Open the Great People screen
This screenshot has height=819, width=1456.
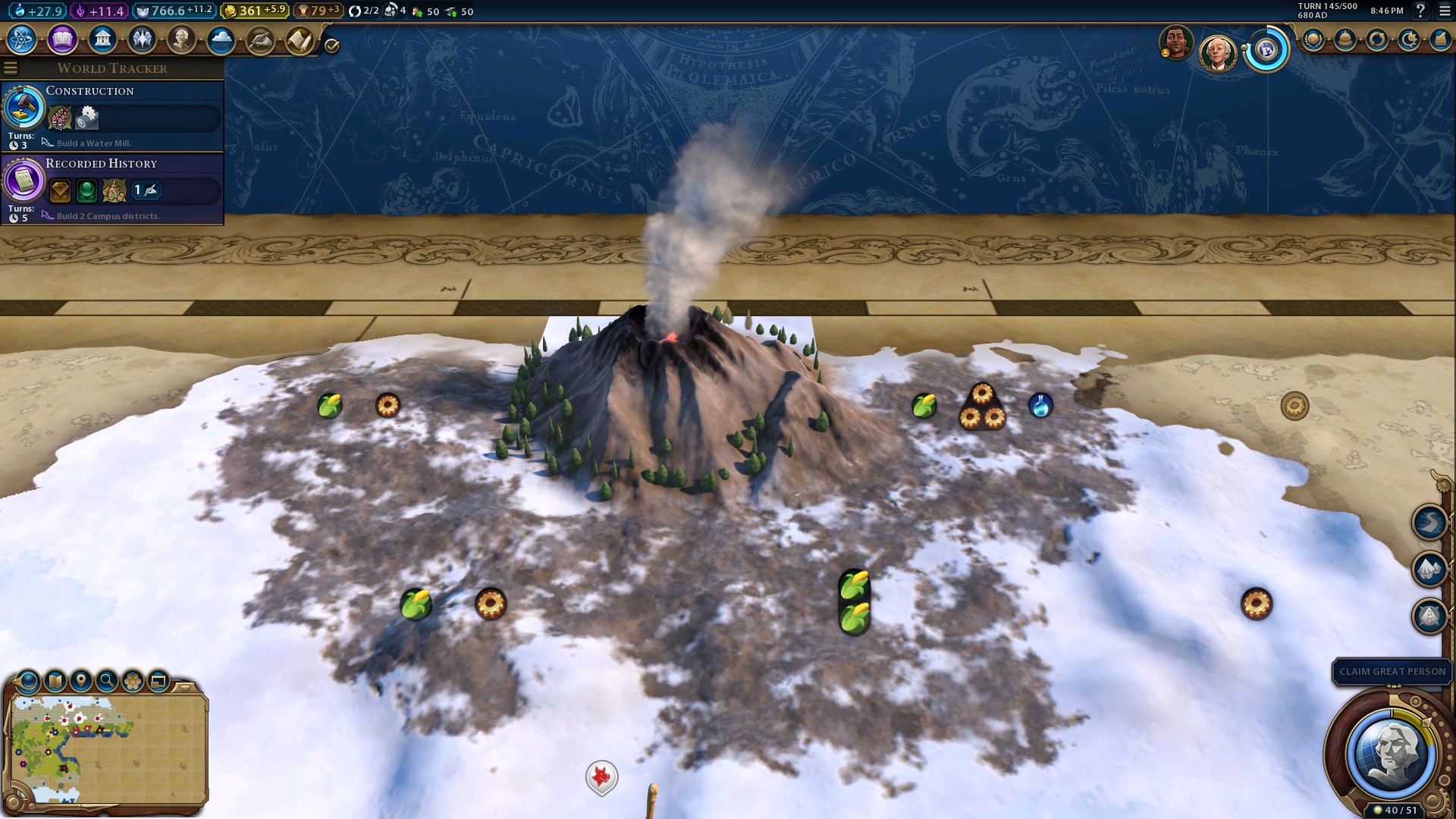pos(183,40)
